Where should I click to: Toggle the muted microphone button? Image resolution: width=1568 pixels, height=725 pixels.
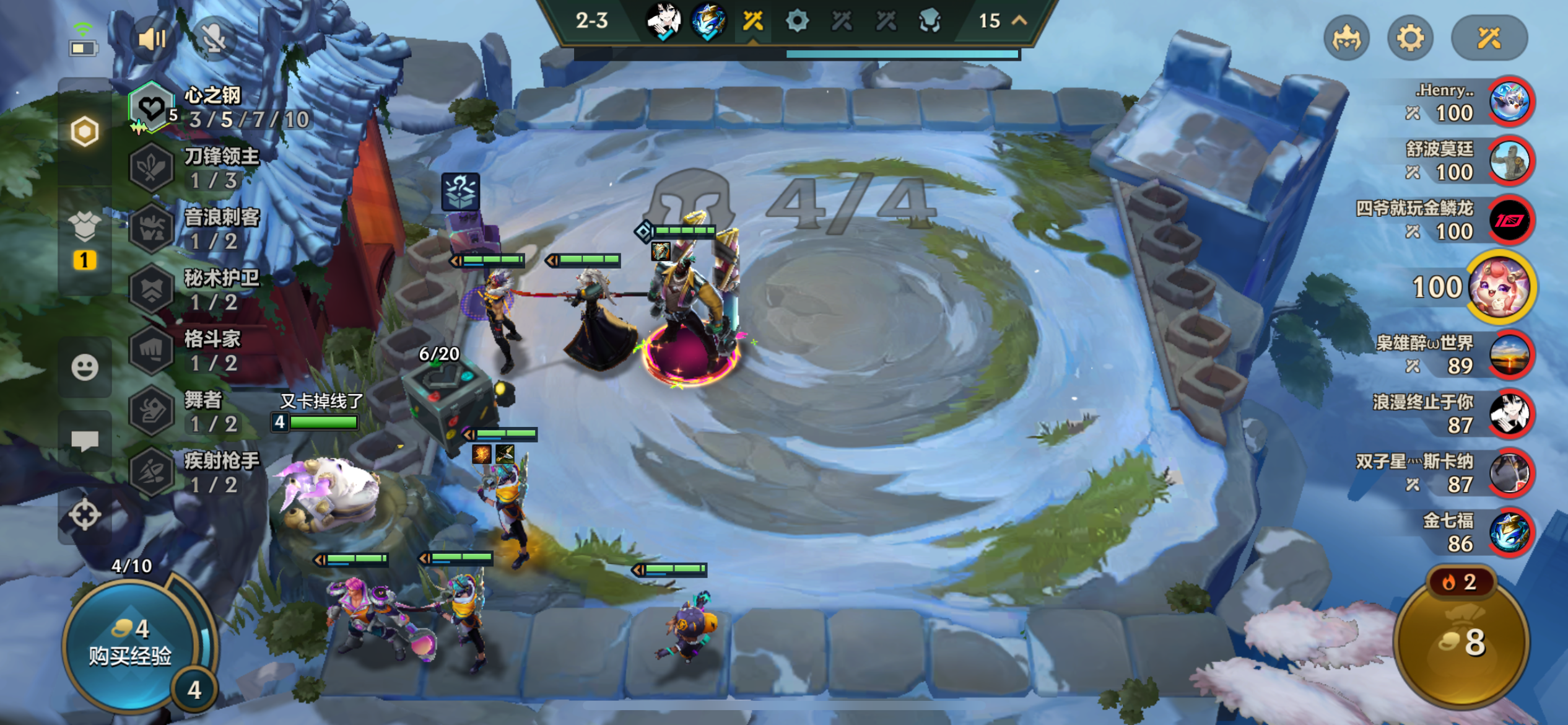[214, 40]
